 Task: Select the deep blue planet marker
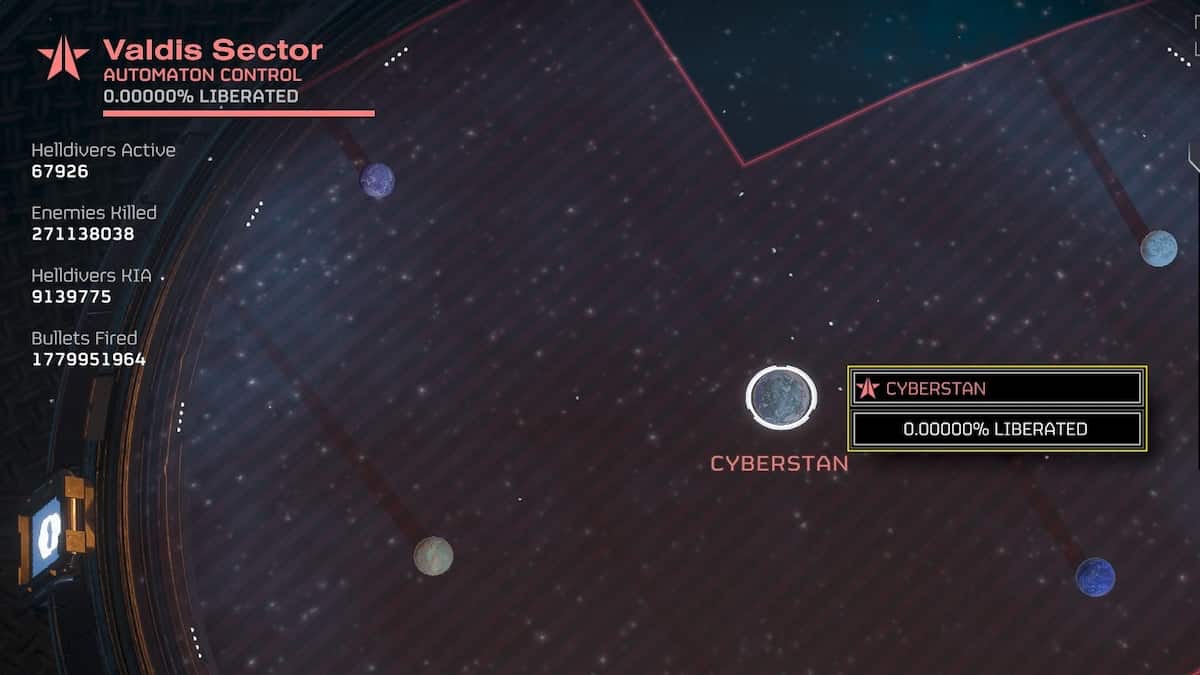click(x=1095, y=577)
